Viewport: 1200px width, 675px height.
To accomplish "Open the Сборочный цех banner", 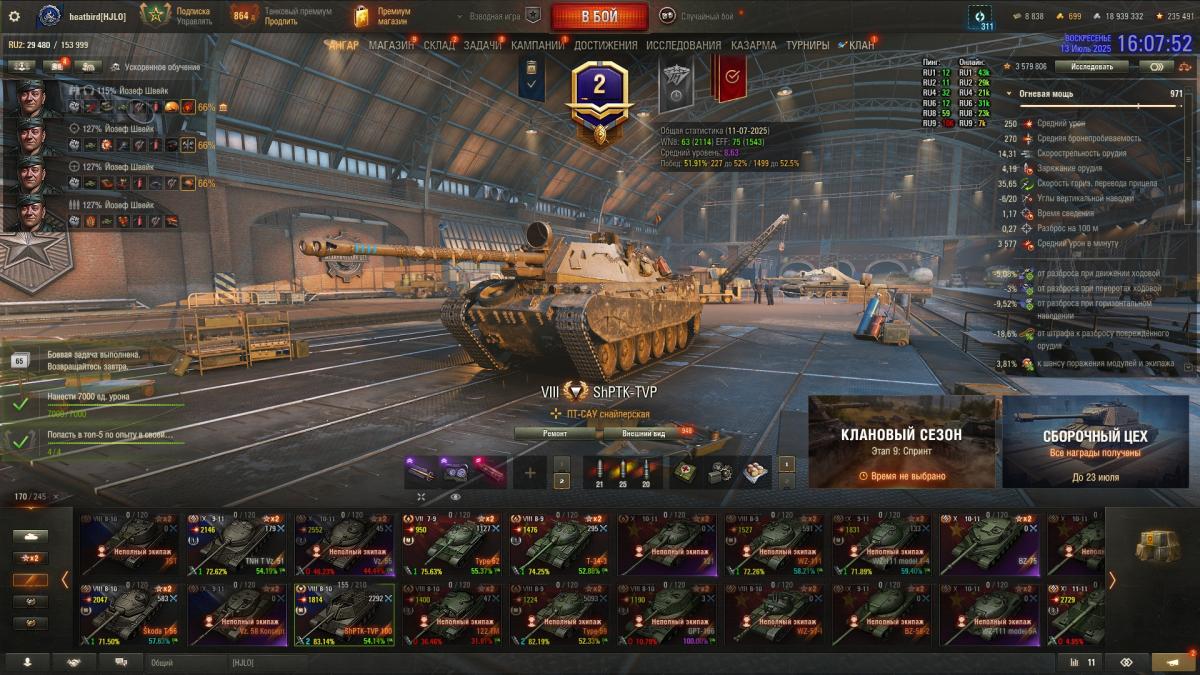I will (1095, 441).
